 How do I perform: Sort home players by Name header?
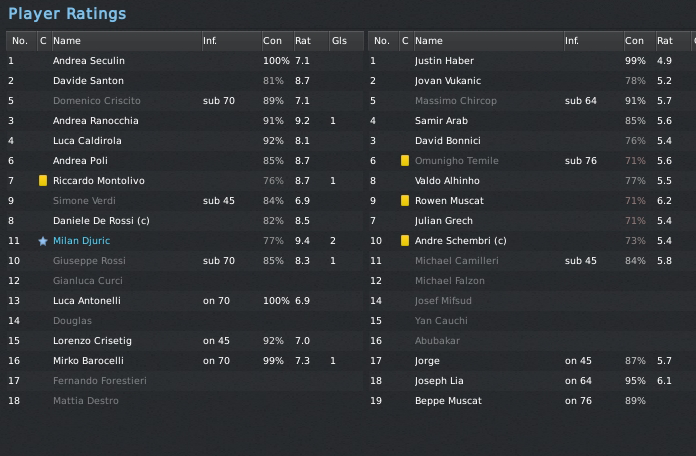(67, 41)
